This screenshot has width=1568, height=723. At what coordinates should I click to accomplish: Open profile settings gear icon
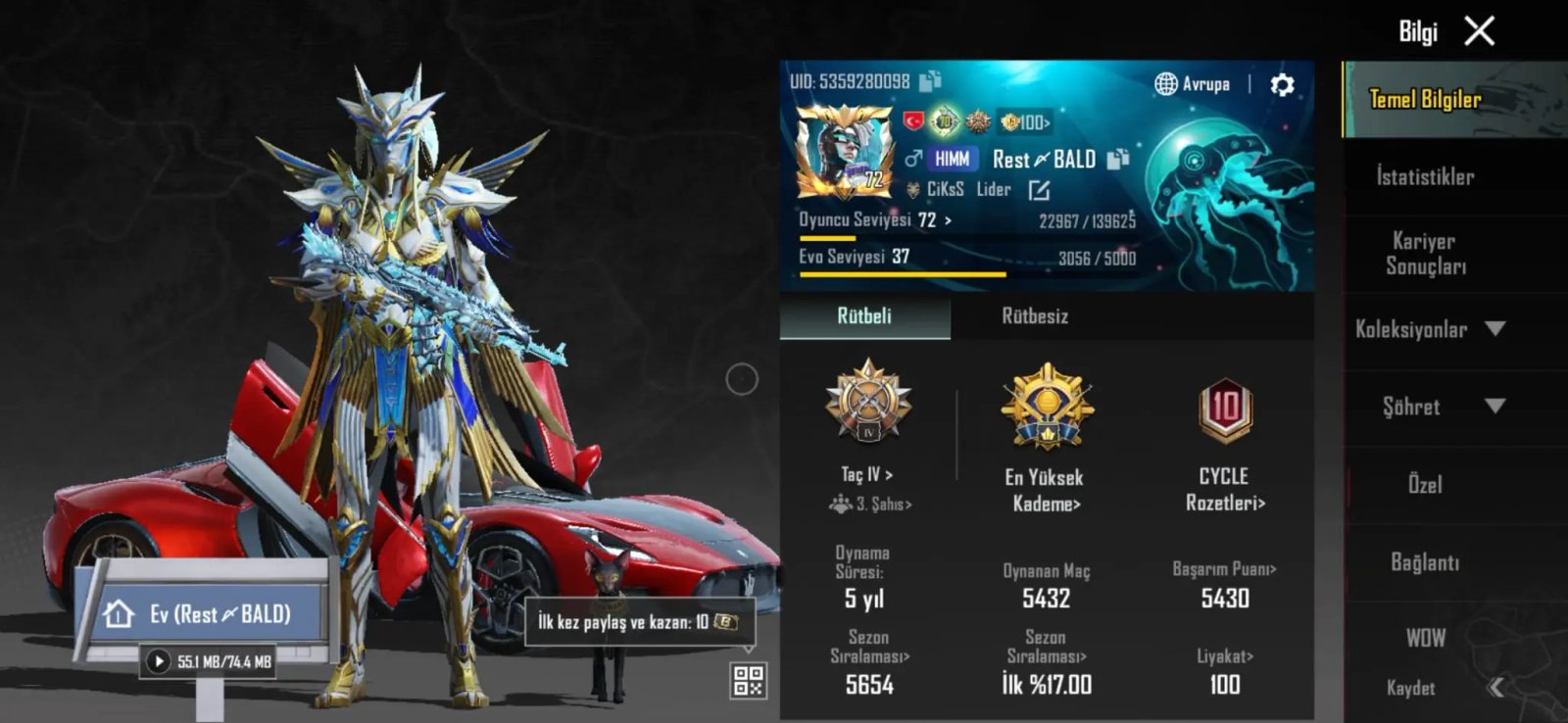point(1282,85)
